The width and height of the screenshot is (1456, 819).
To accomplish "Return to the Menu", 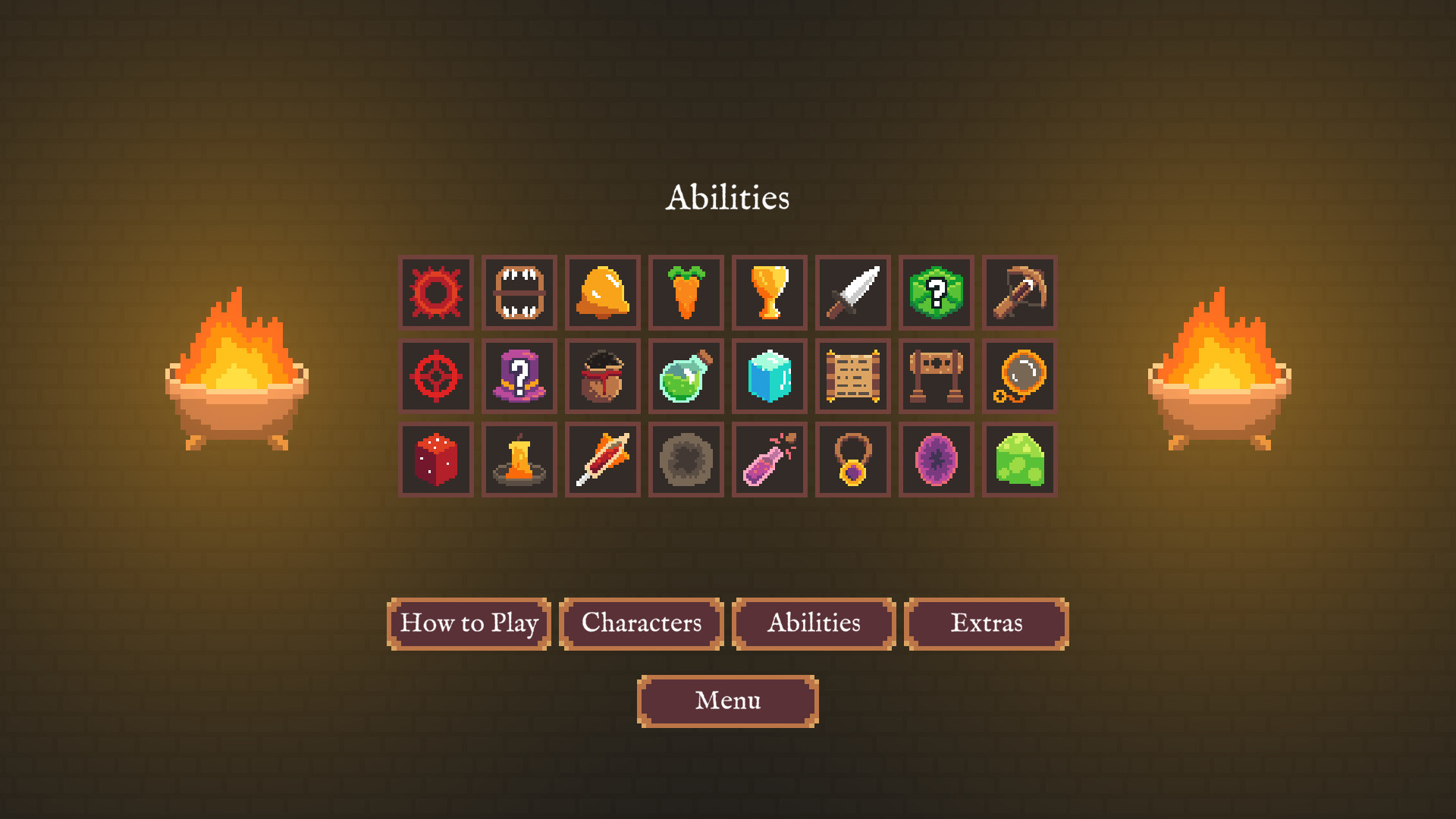I will click(727, 701).
